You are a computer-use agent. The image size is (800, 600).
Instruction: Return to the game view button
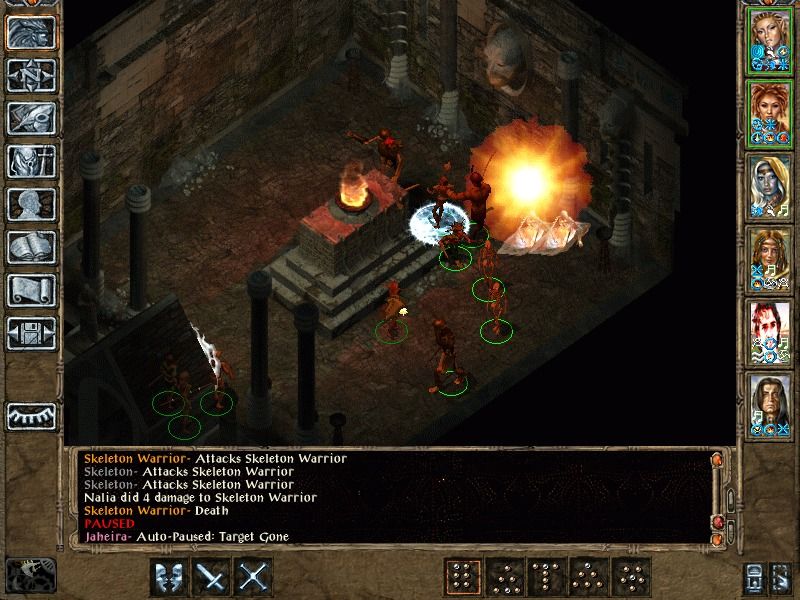pos(30,32)
